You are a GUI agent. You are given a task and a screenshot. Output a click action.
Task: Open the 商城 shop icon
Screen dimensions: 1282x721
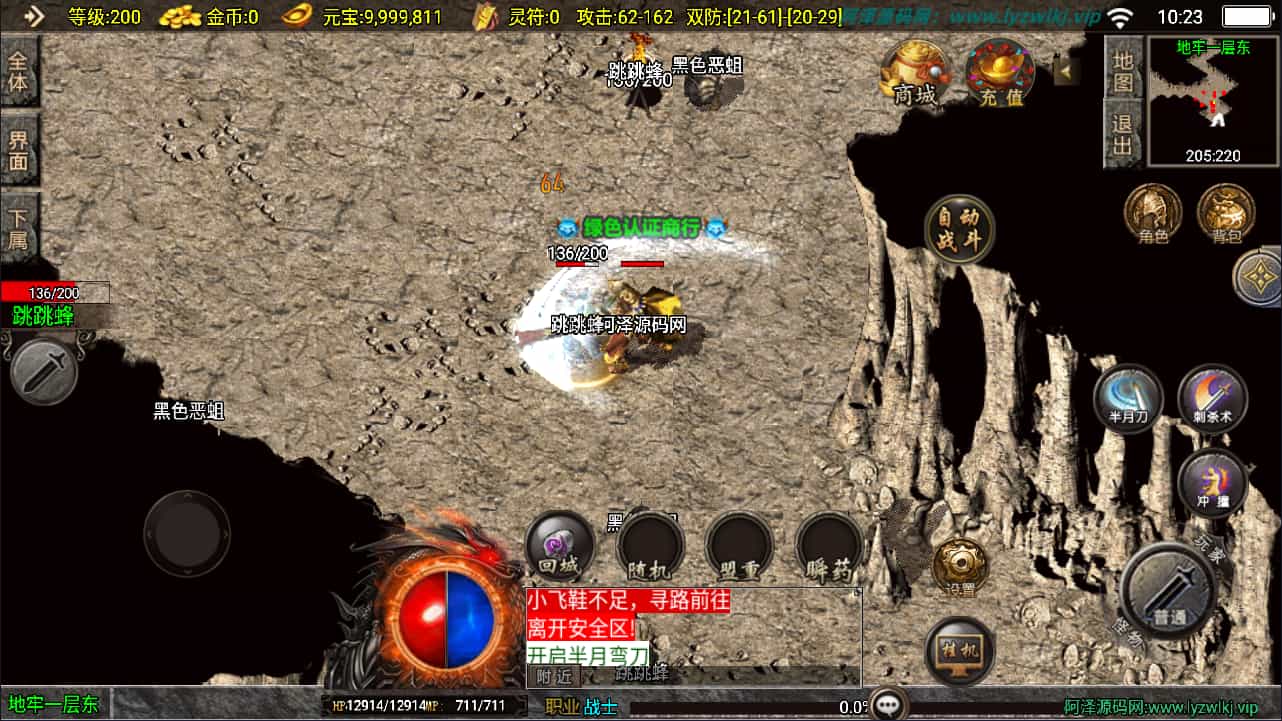[912, 75]
